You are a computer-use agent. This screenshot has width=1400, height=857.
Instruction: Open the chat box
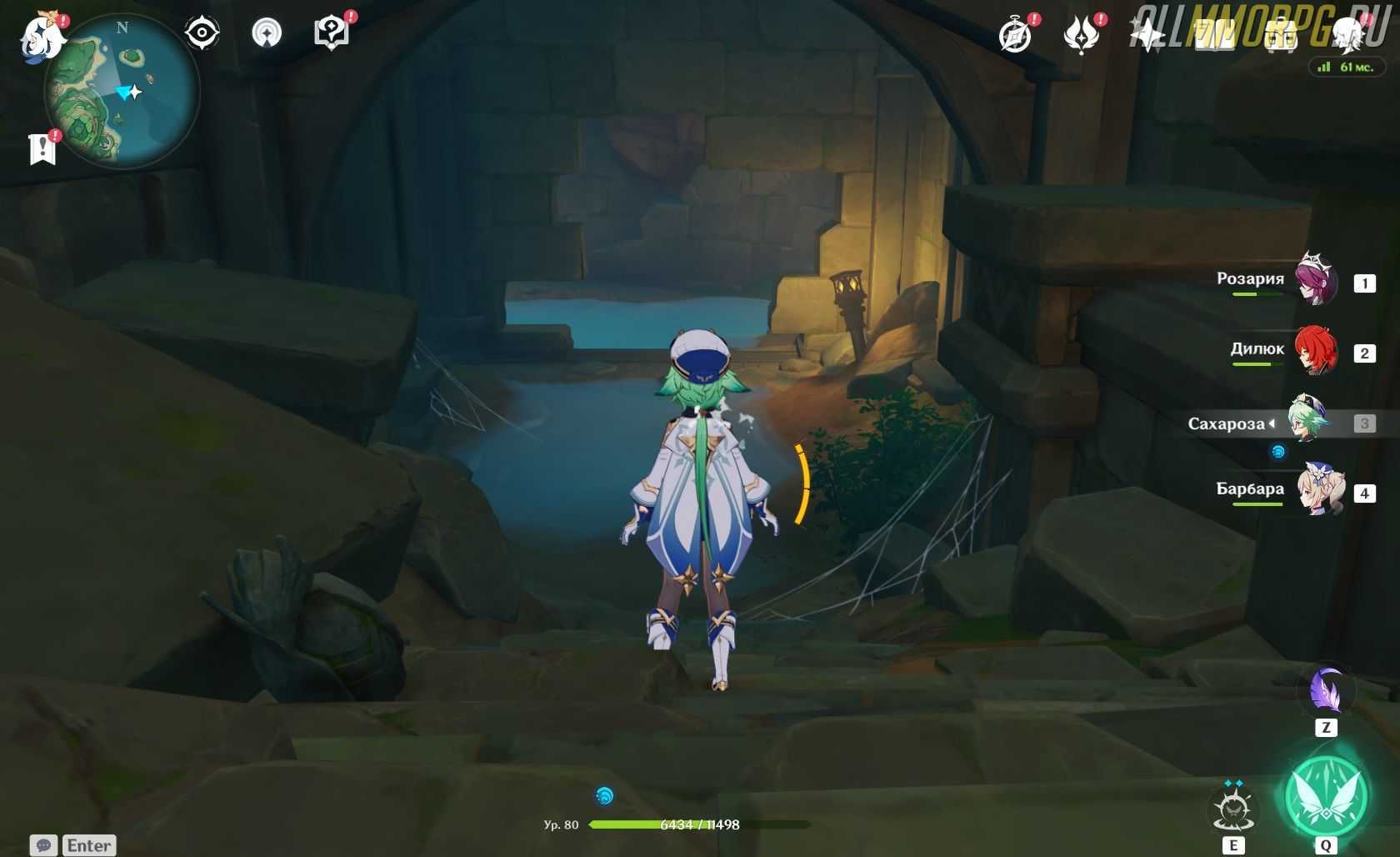[73, 845]
